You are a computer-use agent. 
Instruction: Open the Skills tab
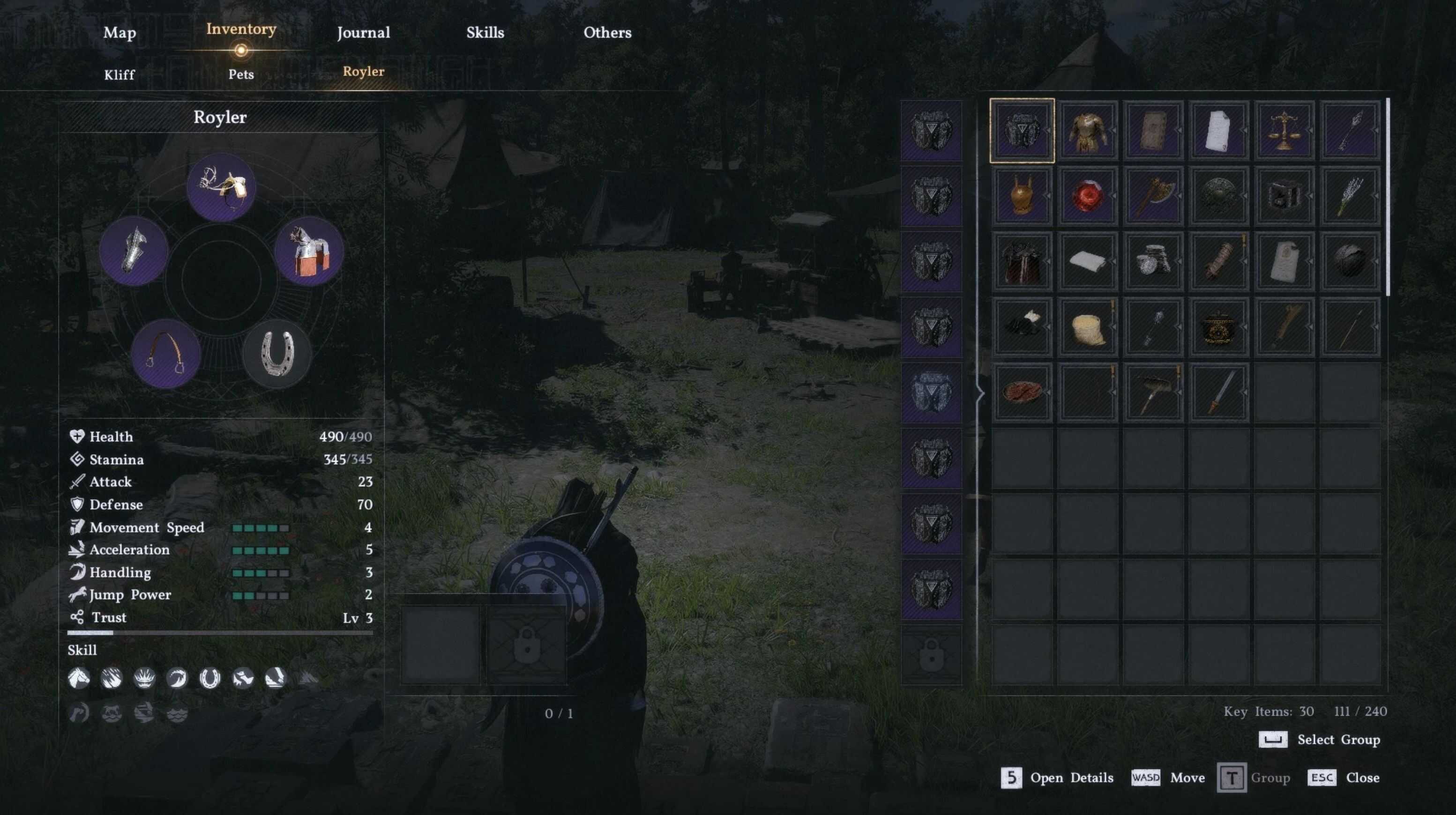point(485,33)
